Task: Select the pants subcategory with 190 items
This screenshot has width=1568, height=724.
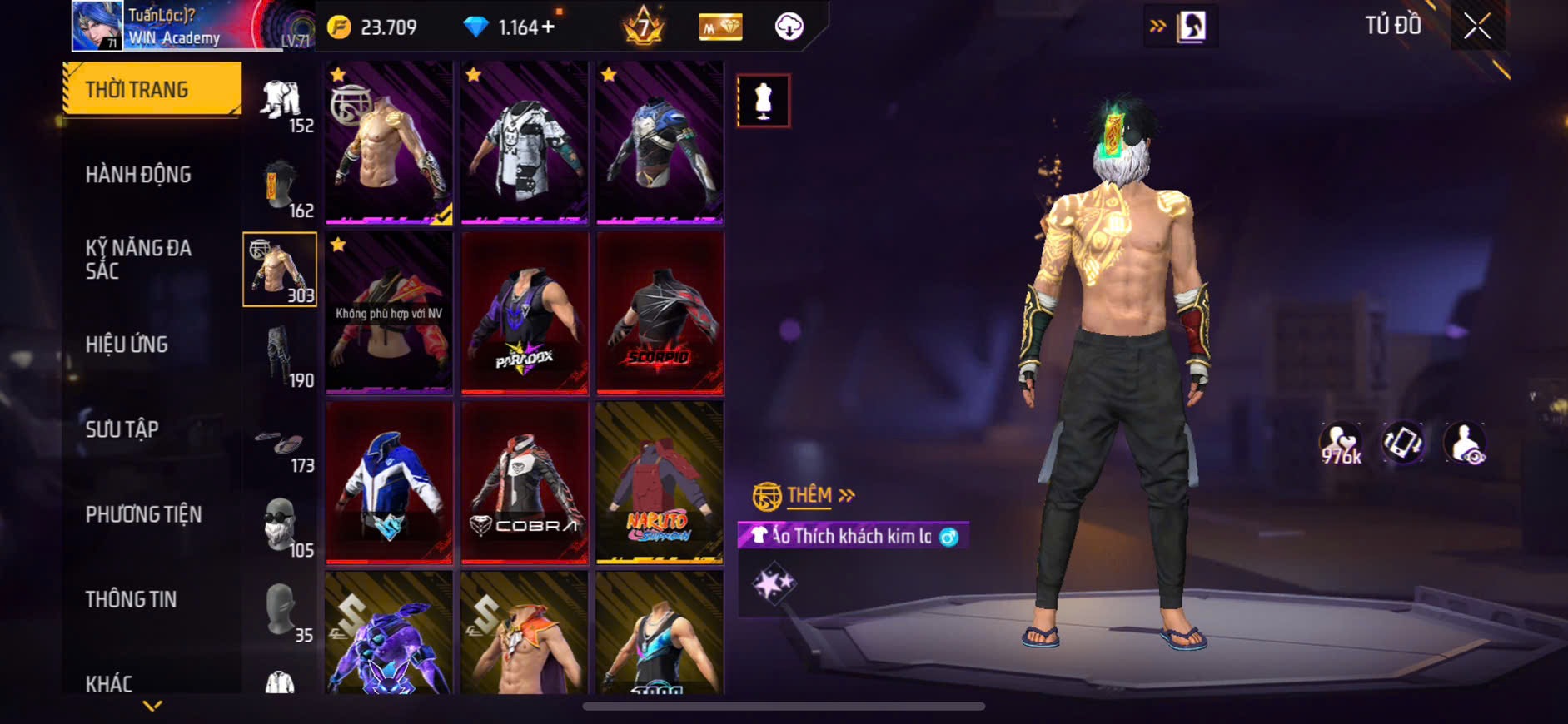Action: [x=280, y=355]
